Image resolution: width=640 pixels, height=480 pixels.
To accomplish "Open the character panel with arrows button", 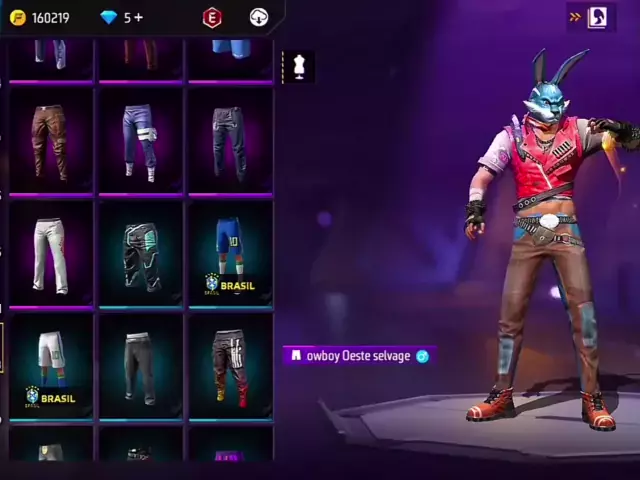I will (589, 17).
